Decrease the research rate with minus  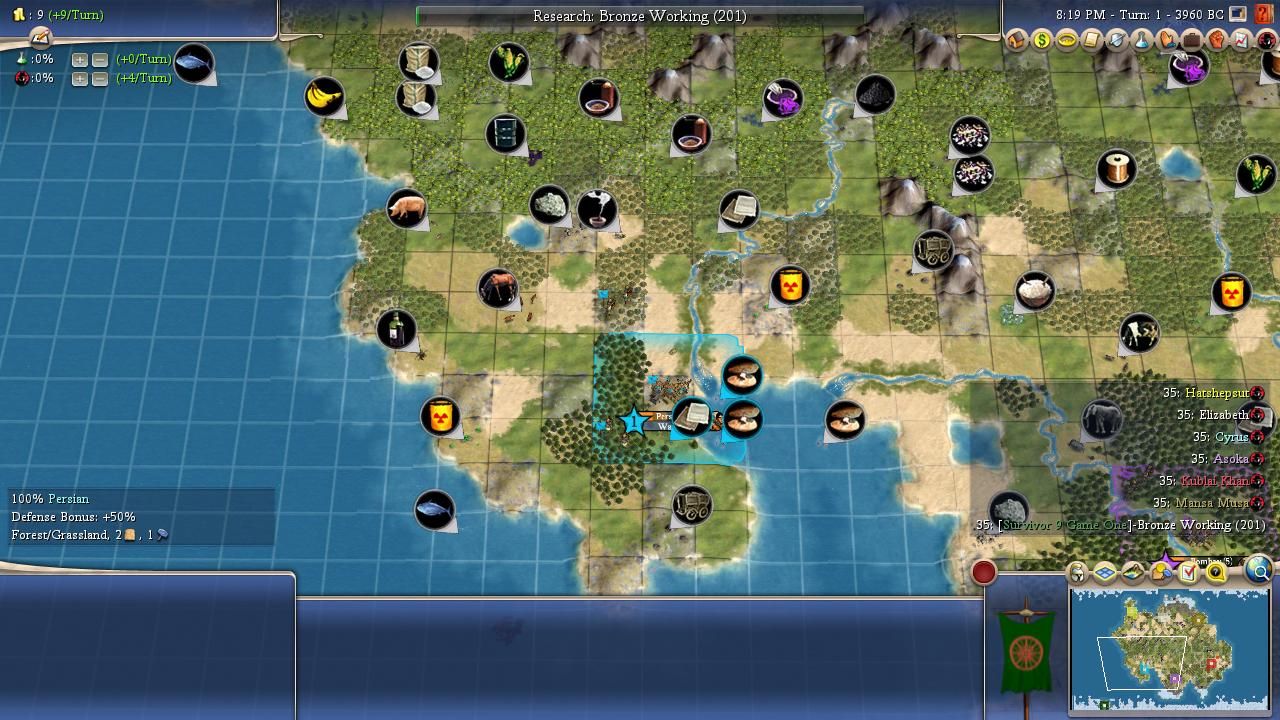click(x=100, y=59)
